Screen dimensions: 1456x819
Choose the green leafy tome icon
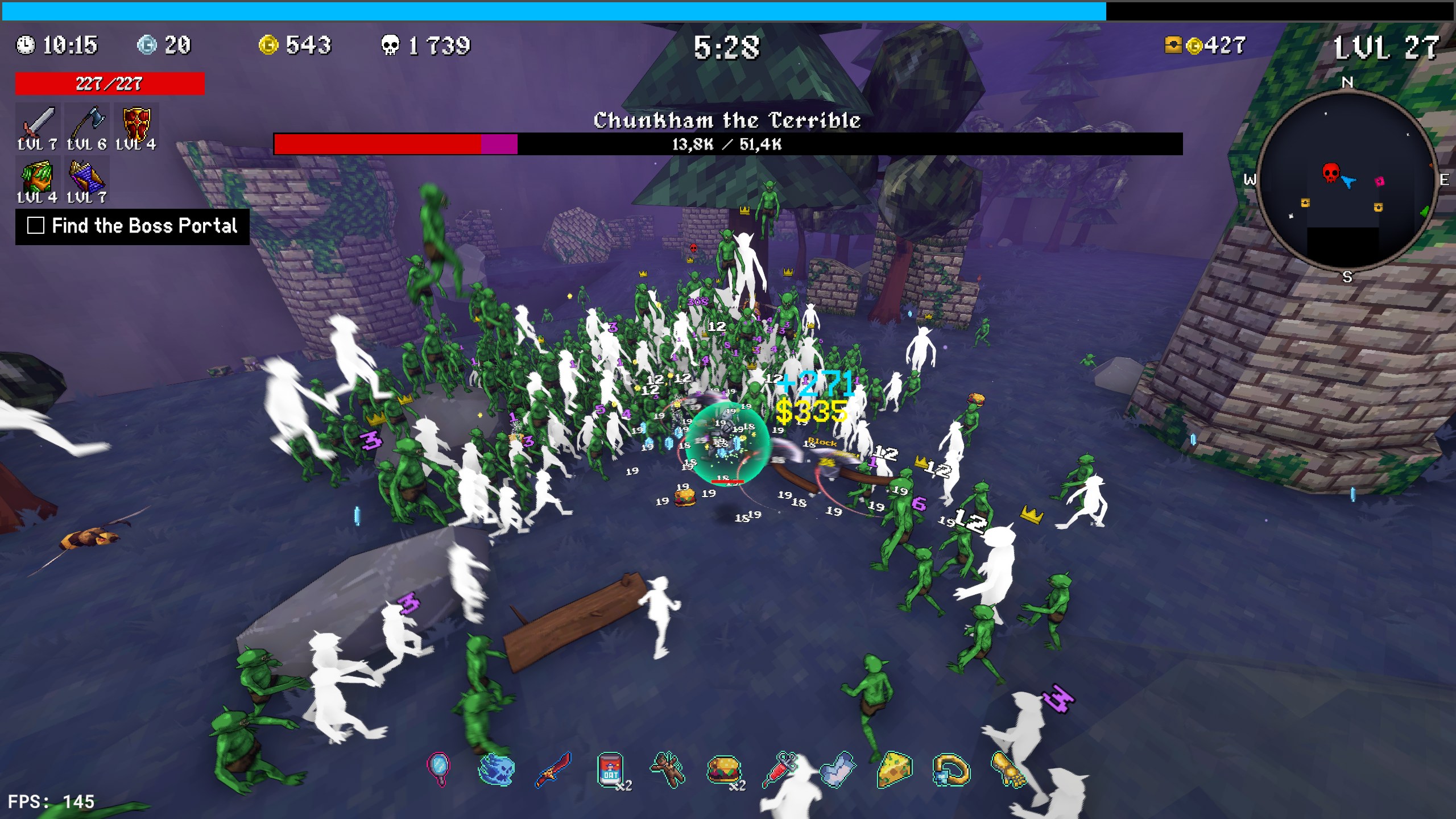point(38,176)
